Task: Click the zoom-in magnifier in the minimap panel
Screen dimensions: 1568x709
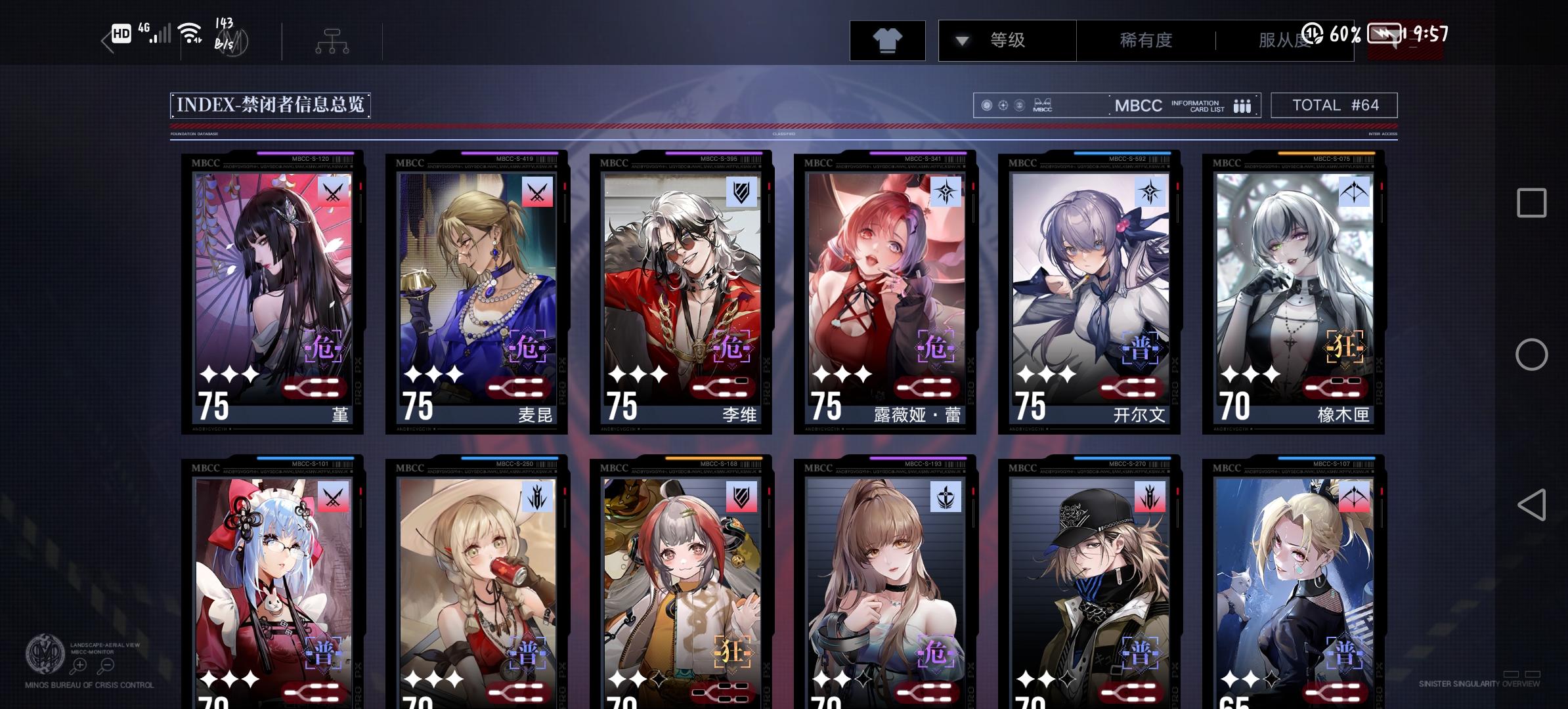Action: point(79,664)
